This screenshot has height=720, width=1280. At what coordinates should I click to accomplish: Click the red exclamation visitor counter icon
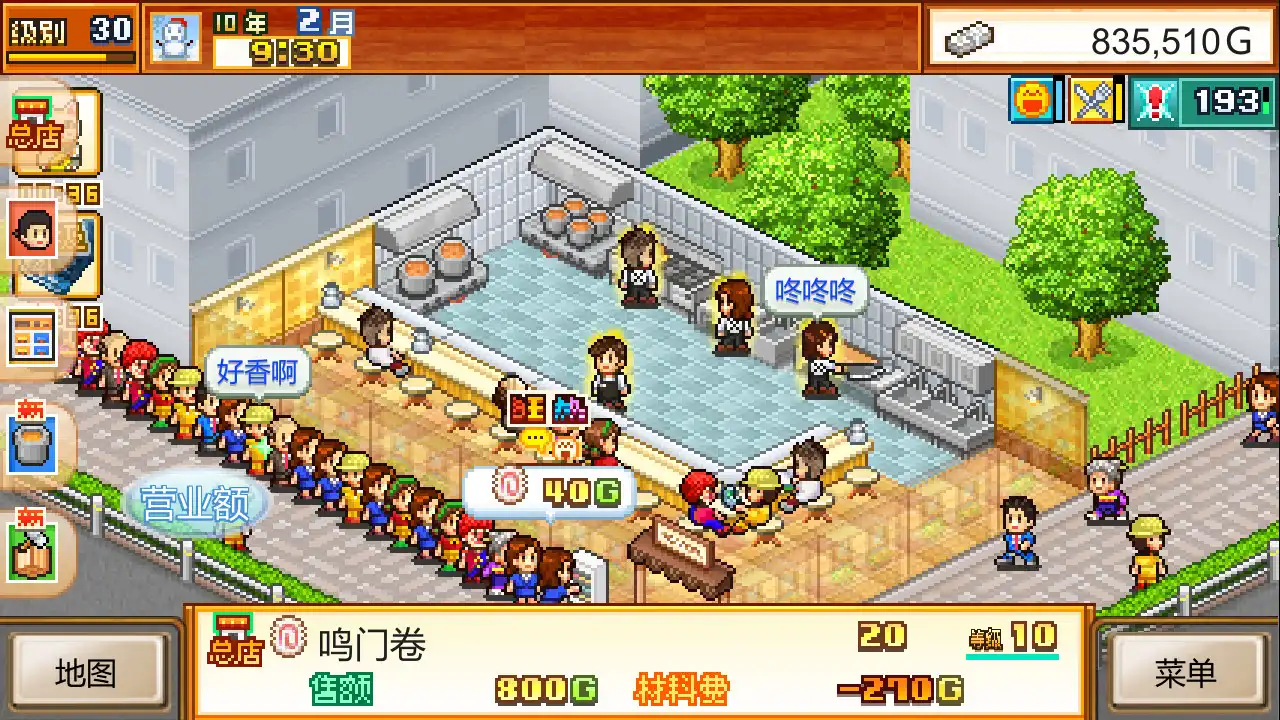(1155, 101)
